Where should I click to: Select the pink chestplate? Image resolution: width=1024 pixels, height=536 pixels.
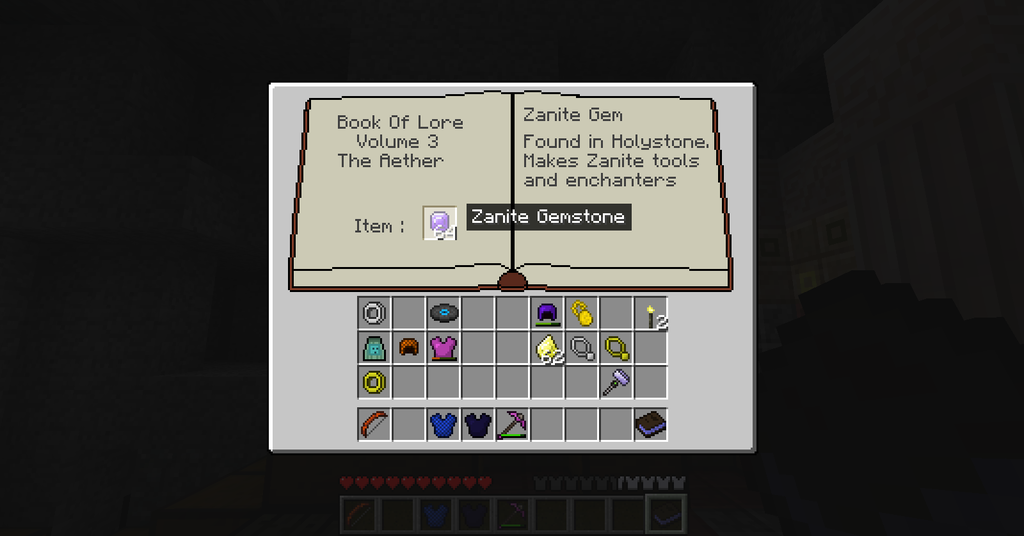point(443,348)
